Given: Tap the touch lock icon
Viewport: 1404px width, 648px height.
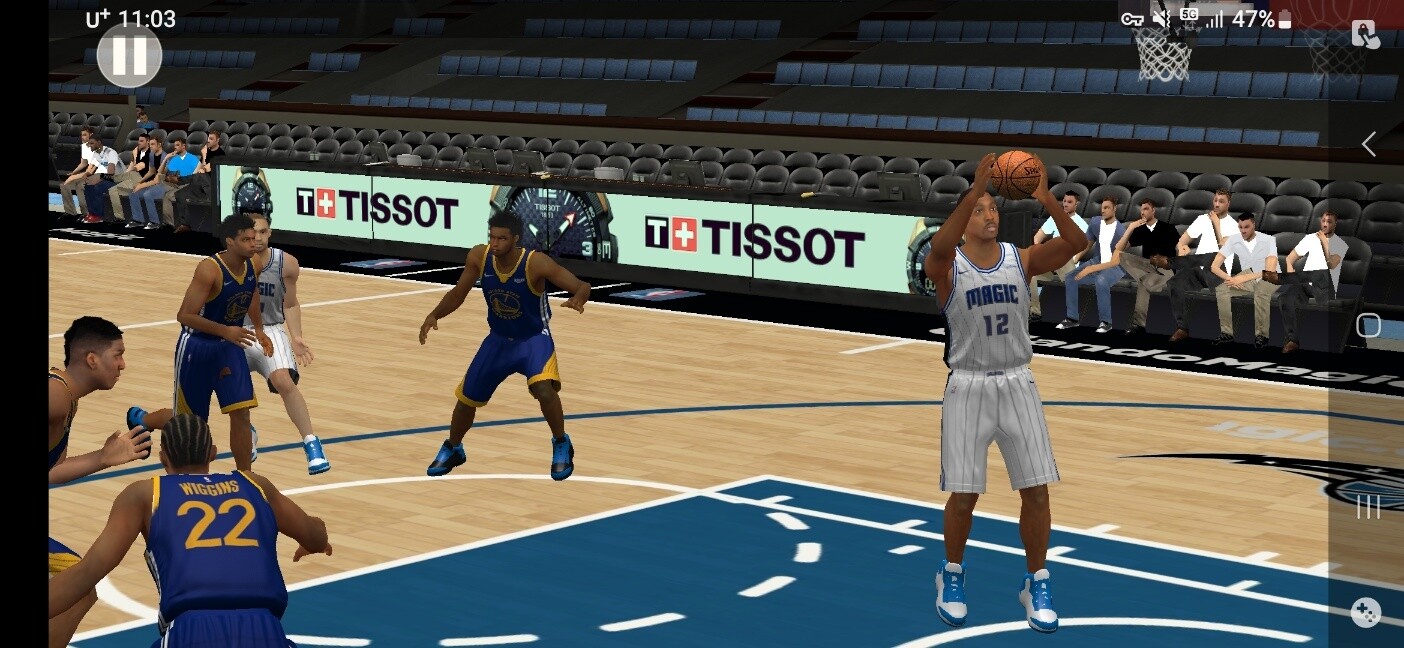Looking at the screenshot, I should pyautogui.click(x=1365, y=35).
